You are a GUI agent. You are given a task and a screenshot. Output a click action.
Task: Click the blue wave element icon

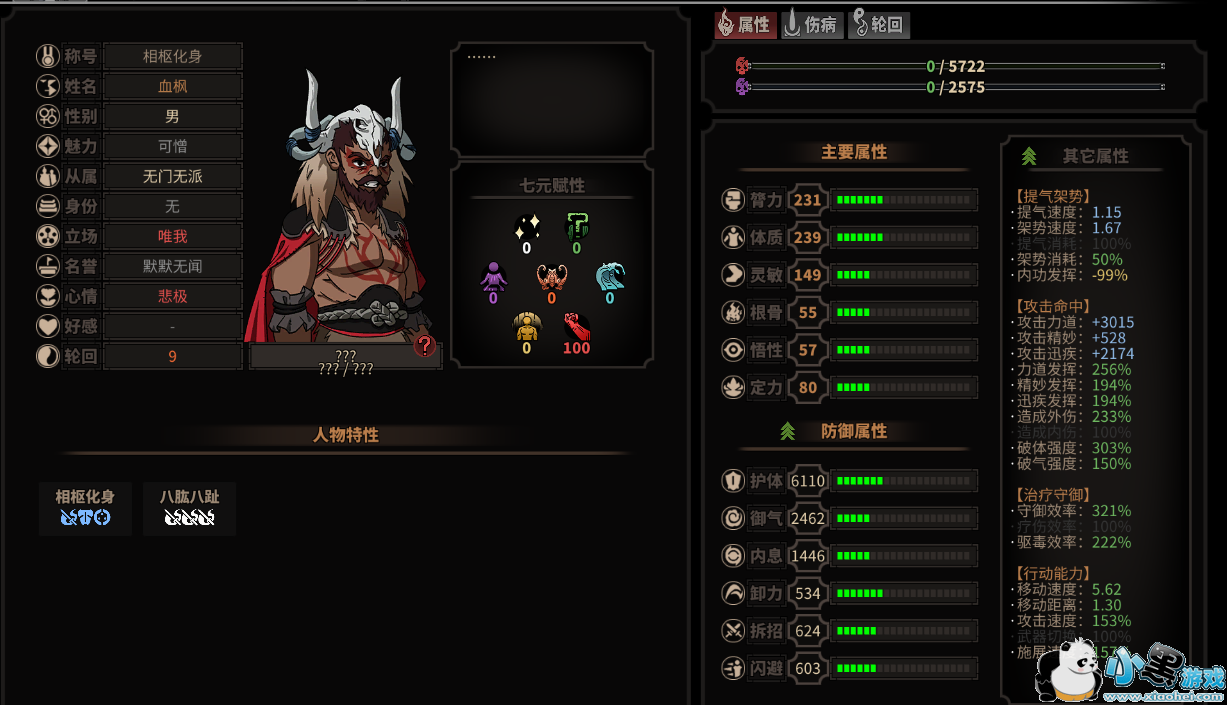coord(609,276)
